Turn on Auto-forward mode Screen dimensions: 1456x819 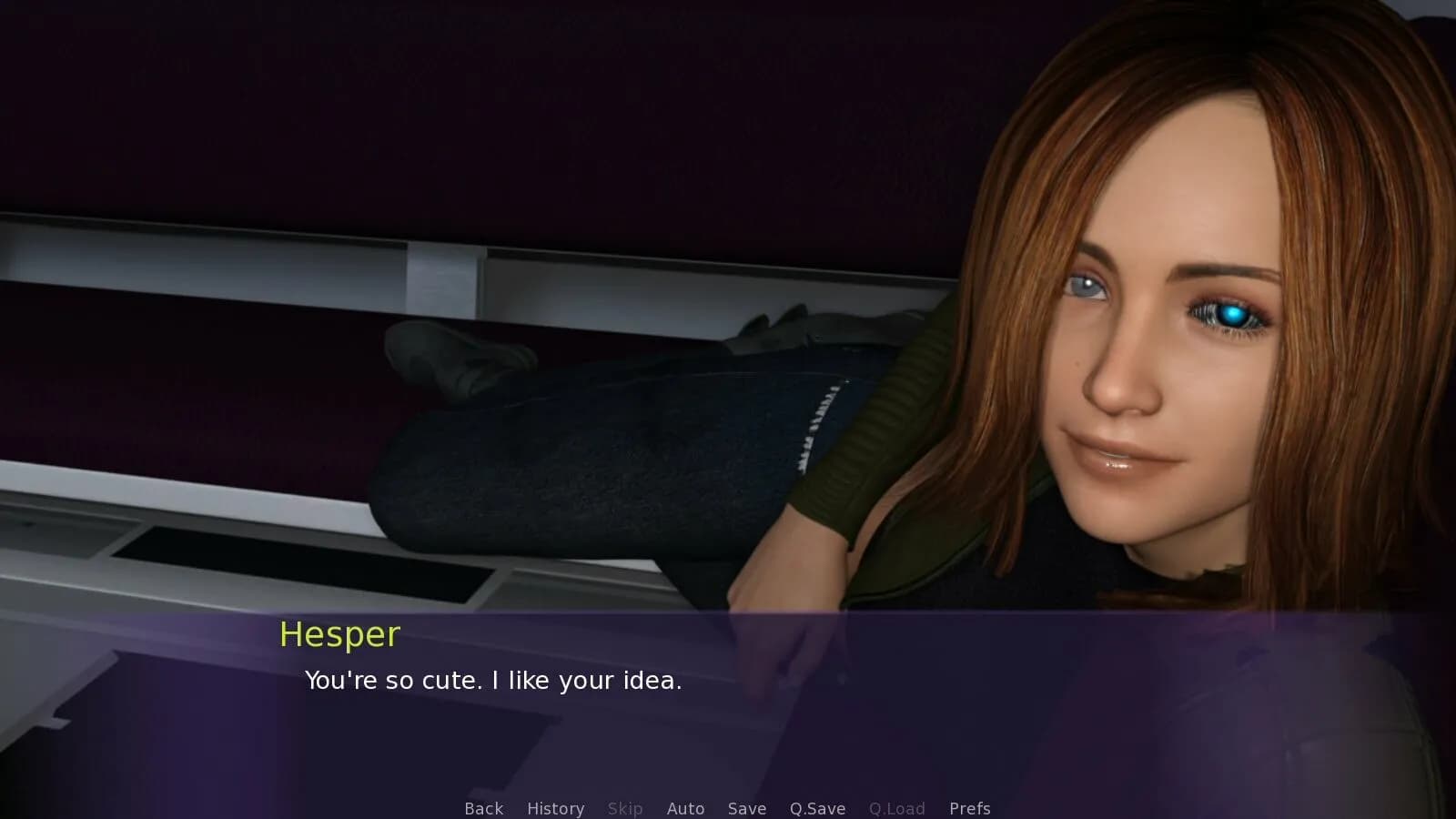pos(686,808)
